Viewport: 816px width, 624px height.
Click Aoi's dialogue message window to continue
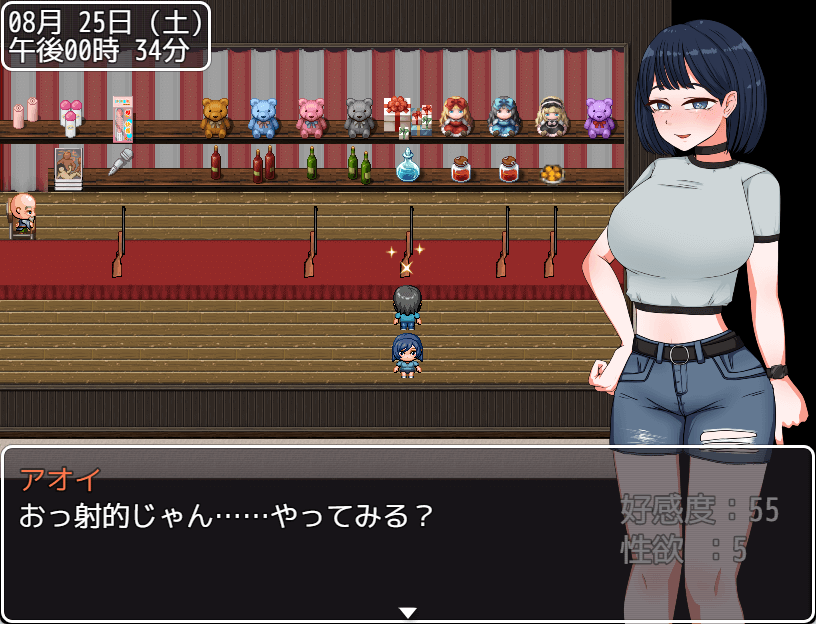click(x=300, y=540)
